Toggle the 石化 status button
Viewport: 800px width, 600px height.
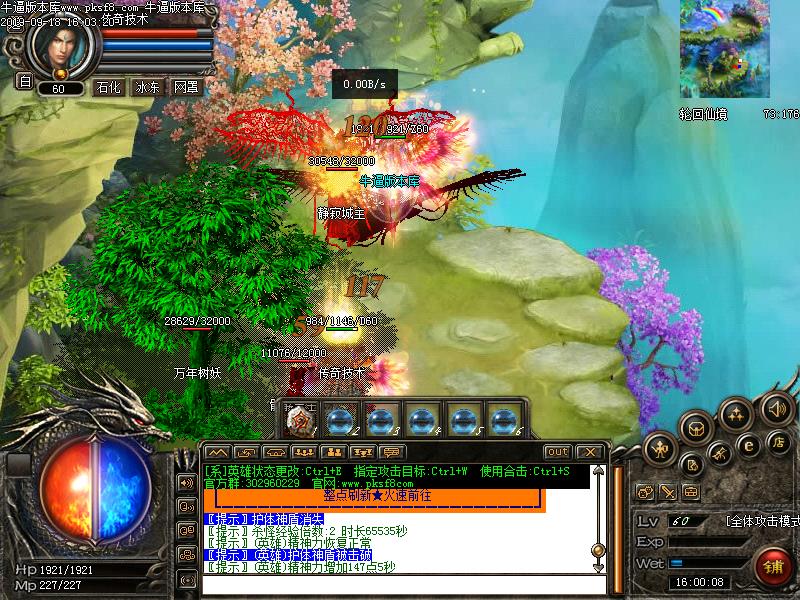[108, 87]
